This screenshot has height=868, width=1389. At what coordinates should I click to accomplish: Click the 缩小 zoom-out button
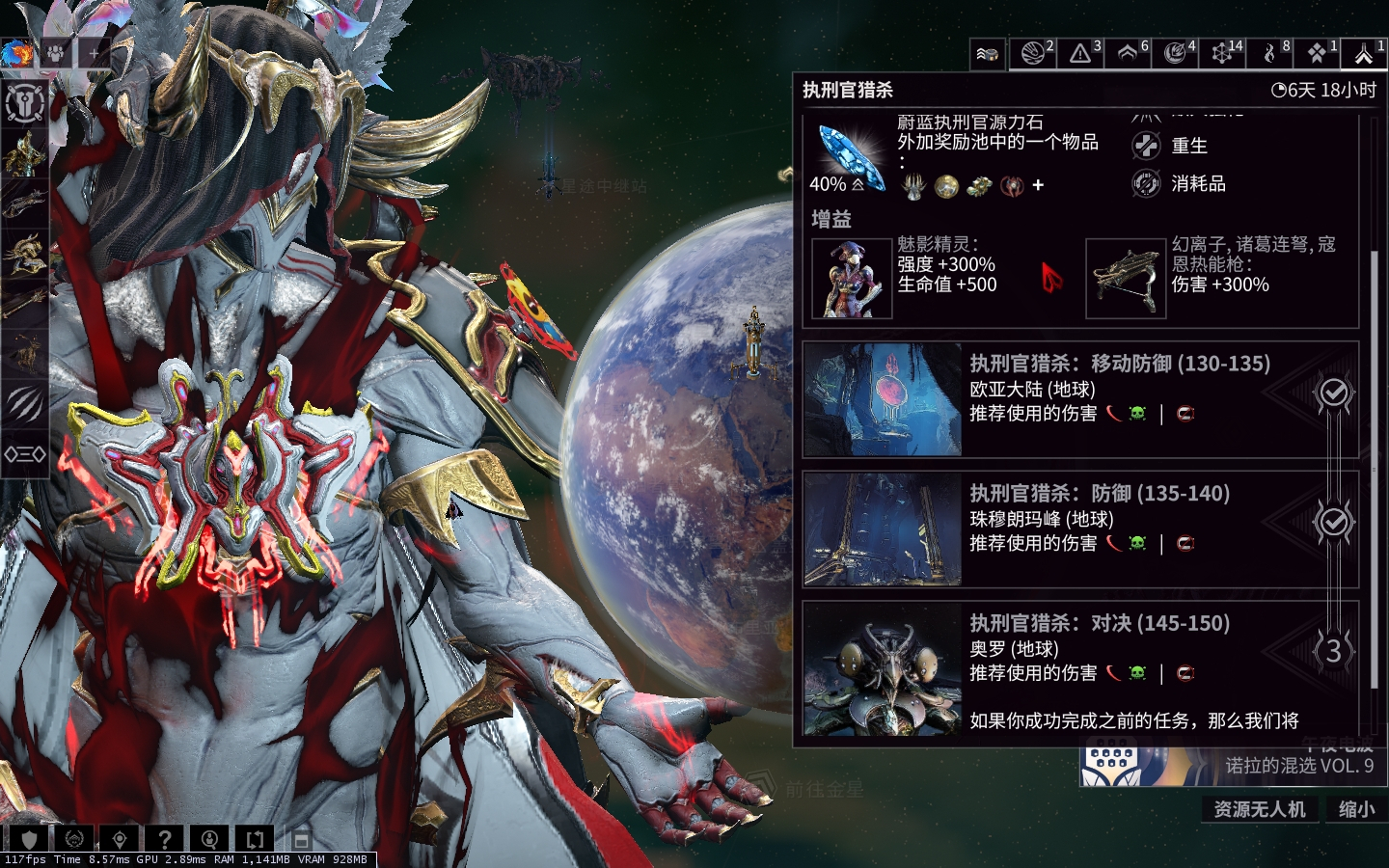point(1356,809)
